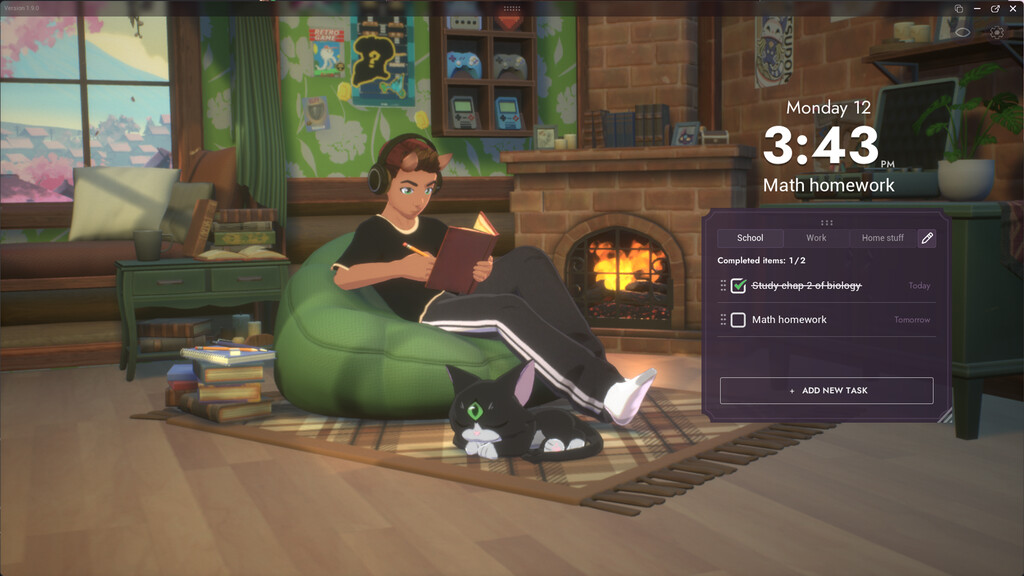1024x576 pixels.
Task: Uncheck the Study chap 2 of biology task
Action: point(738,286)
